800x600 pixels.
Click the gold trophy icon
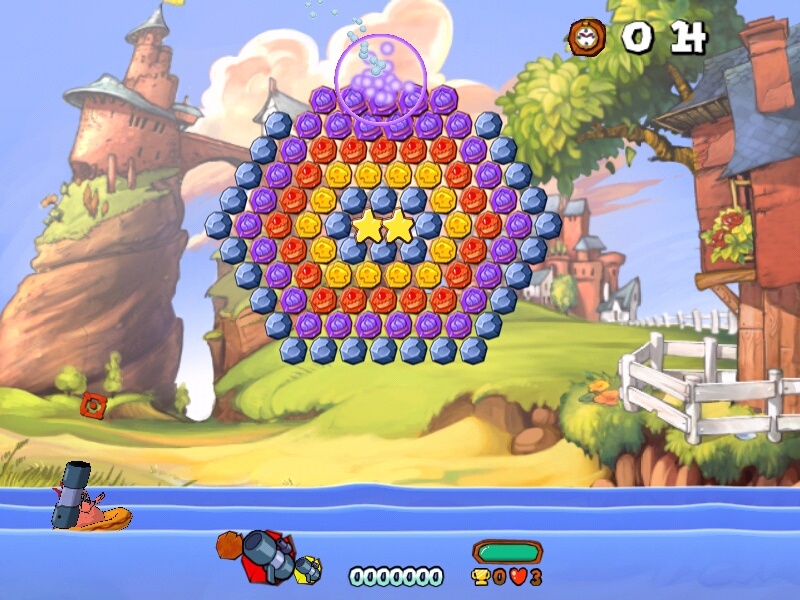[481, 577]
